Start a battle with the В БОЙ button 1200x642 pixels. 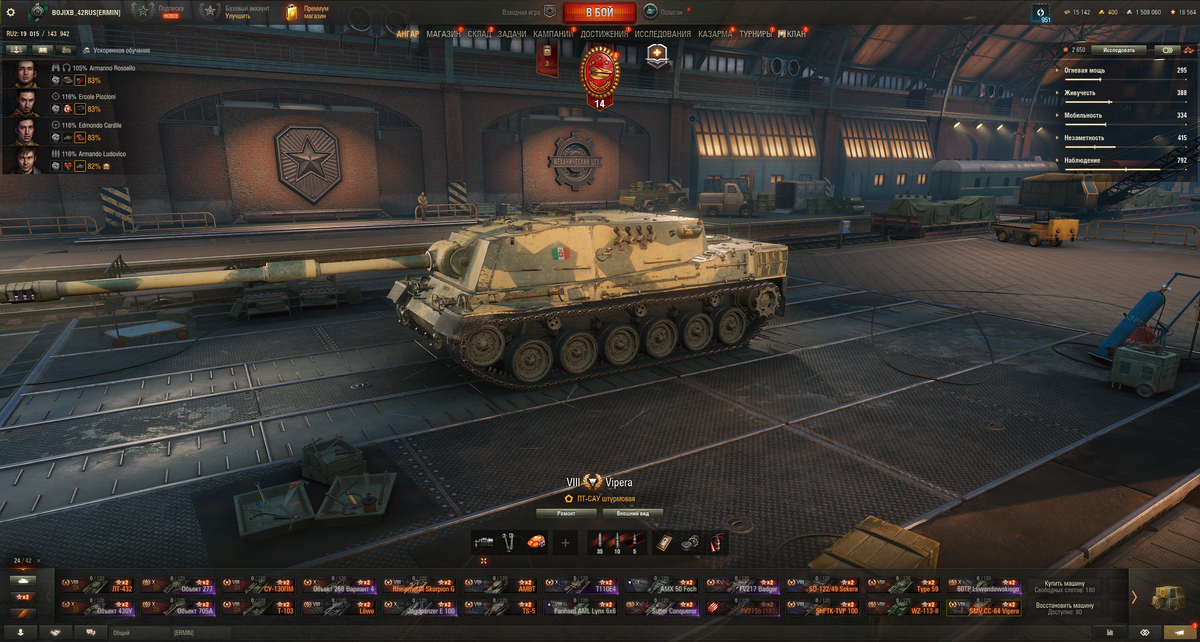tap(600, 12)
